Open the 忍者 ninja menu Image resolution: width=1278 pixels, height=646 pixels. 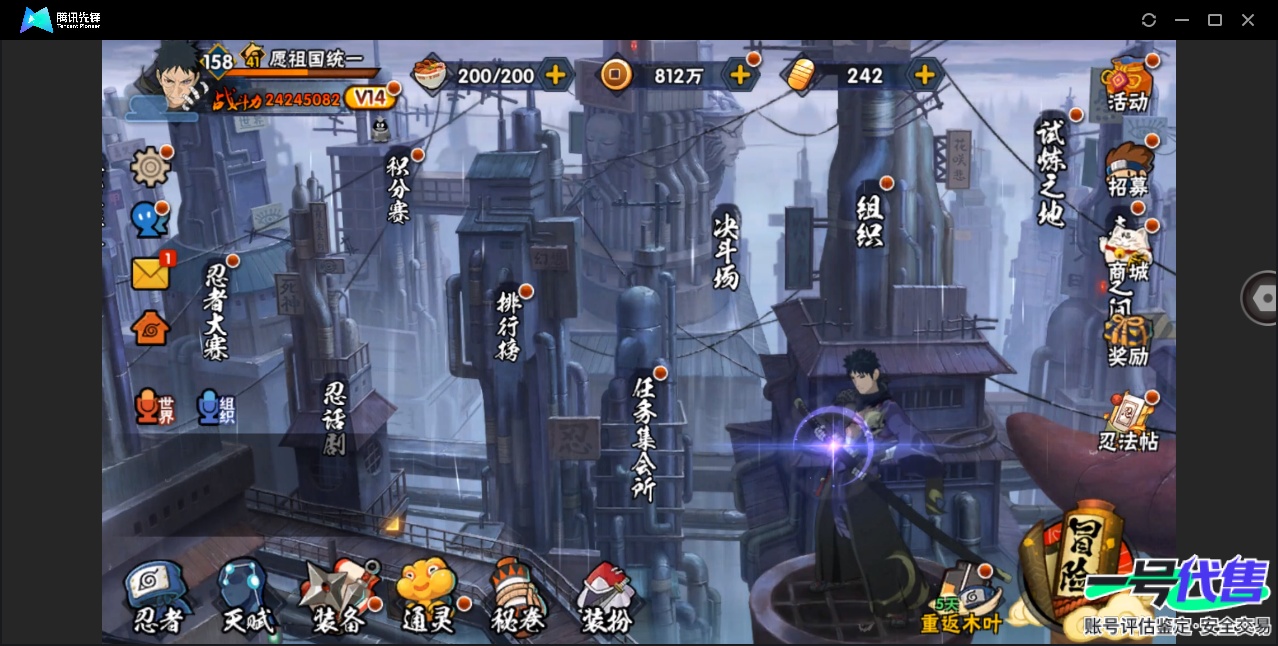[x=158, y=598]
